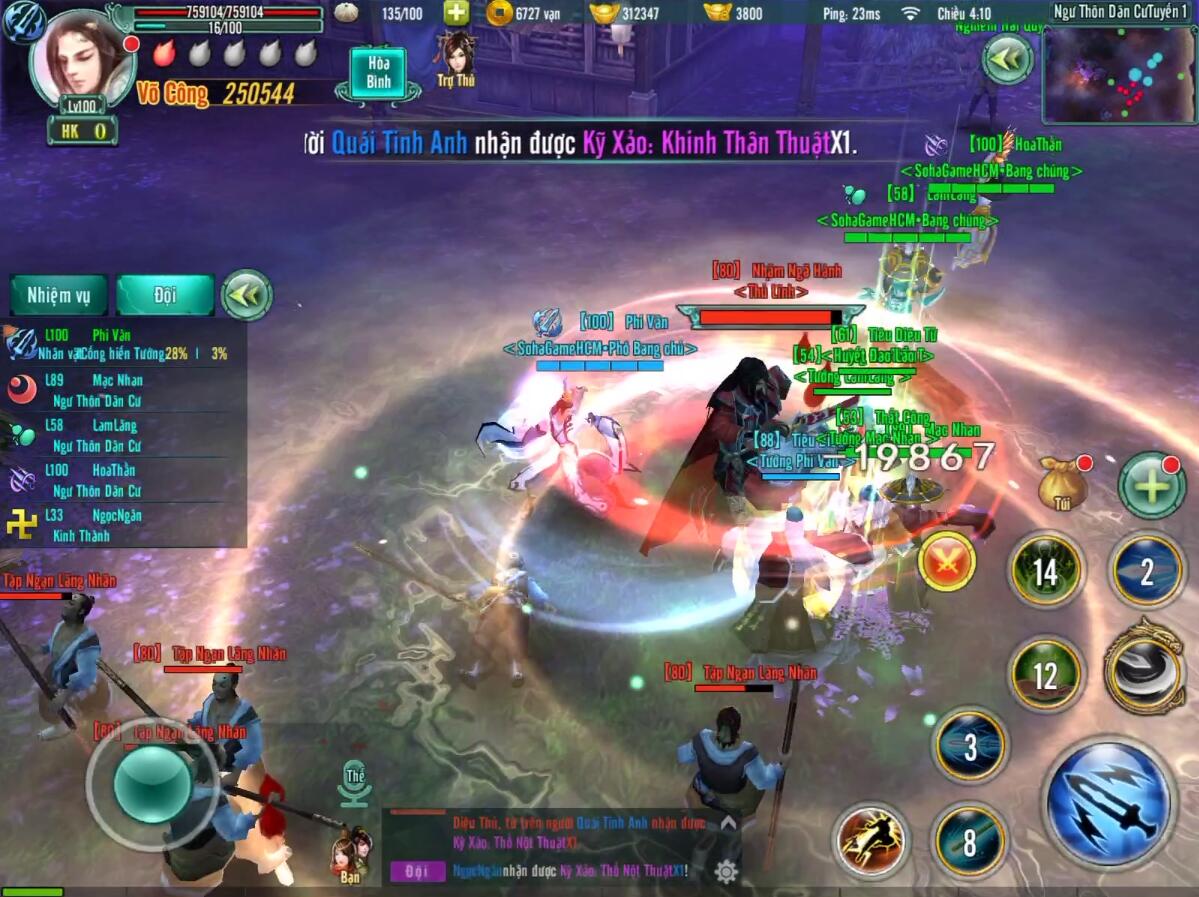
Task: Open chat settings gear icon
Action: coord(726,871)
